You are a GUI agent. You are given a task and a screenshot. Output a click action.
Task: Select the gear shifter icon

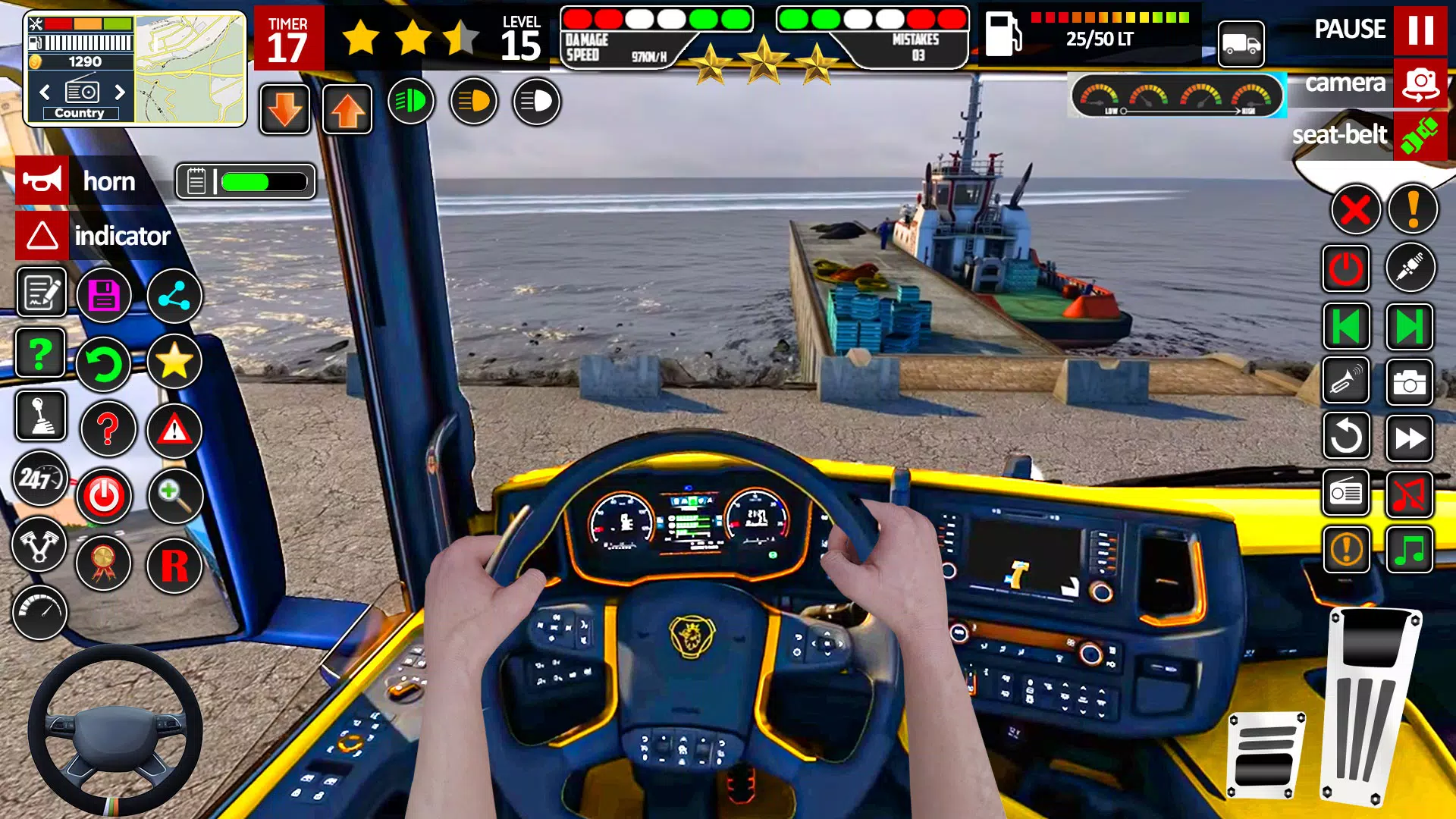[x=39, y=416]
